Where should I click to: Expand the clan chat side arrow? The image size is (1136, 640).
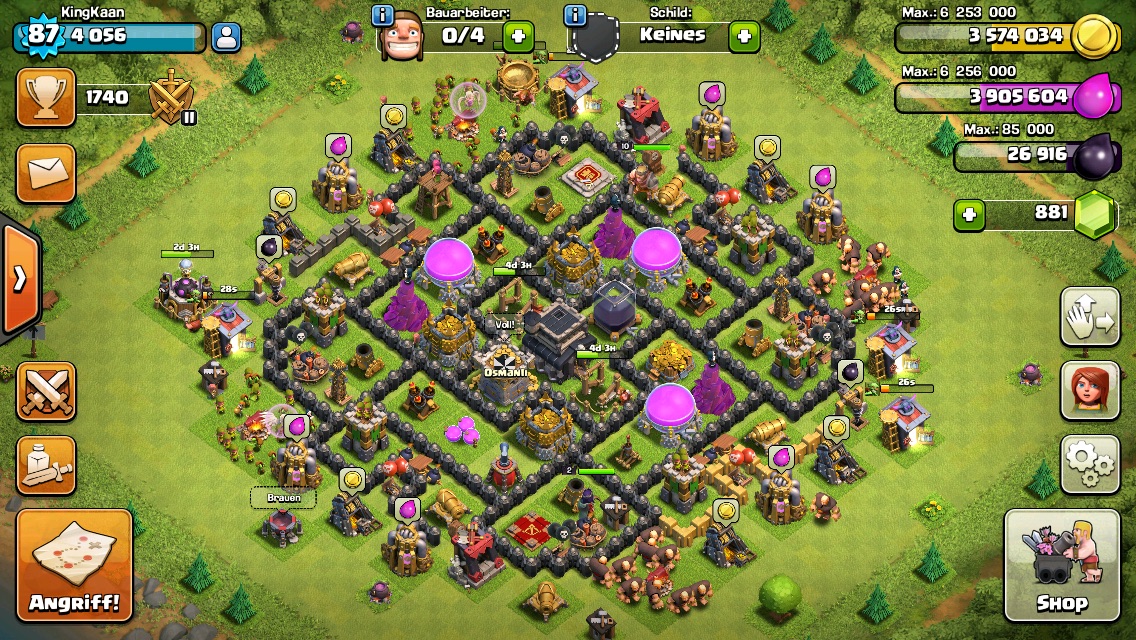[x=19, y=279]
